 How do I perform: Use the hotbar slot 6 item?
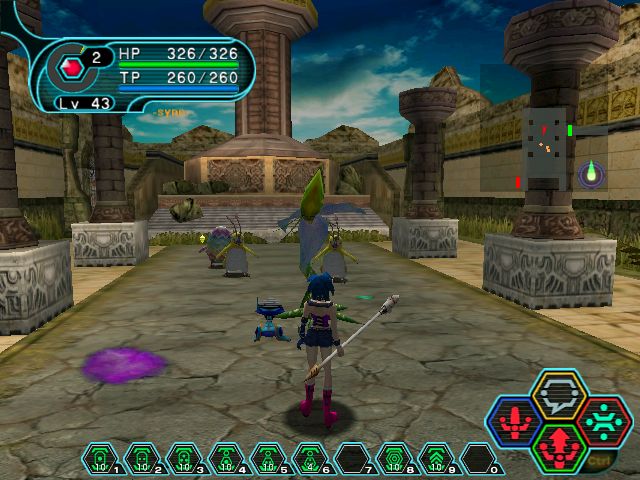[x=310, y=459]
